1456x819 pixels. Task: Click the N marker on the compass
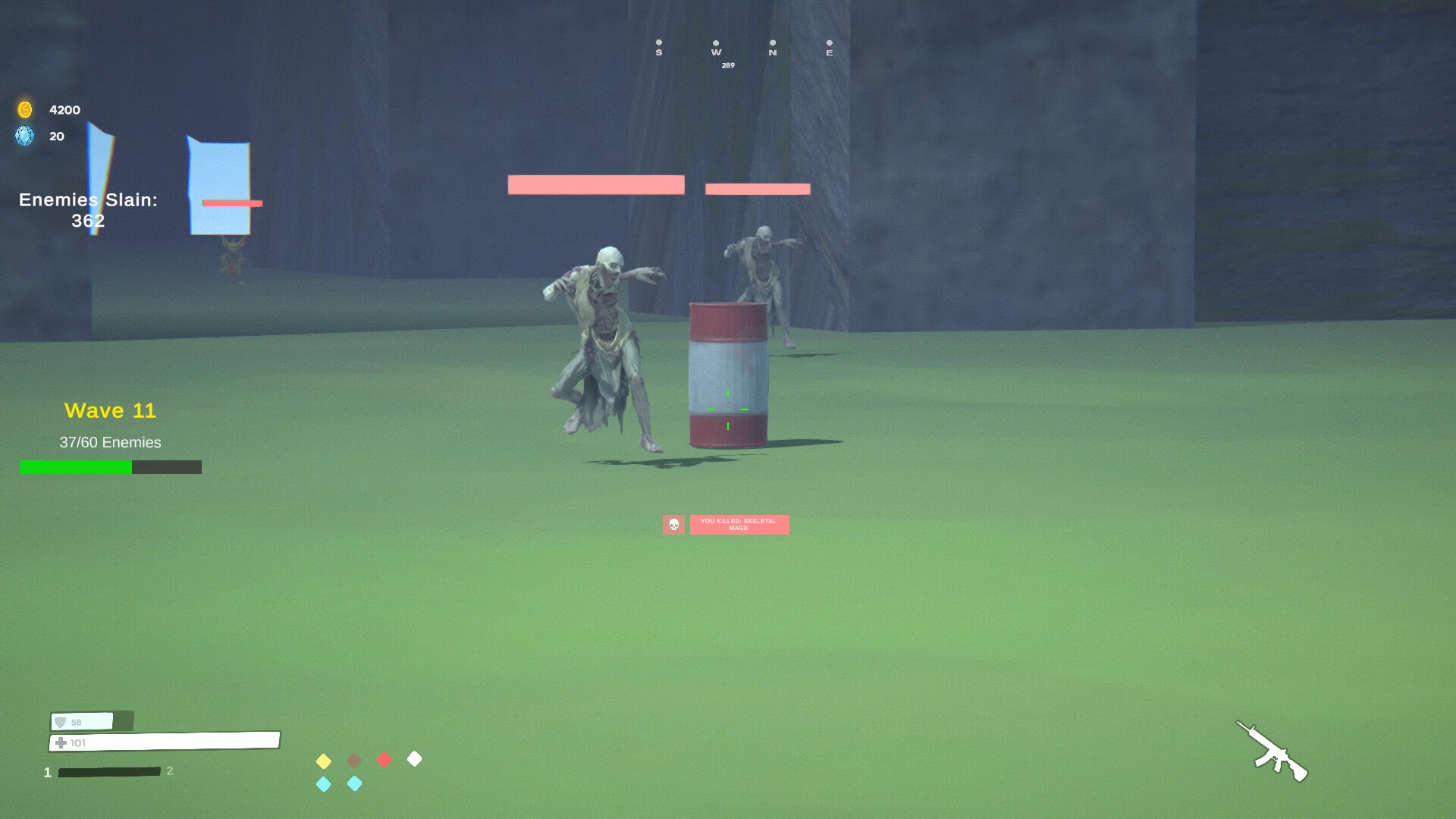click(771, 49)
